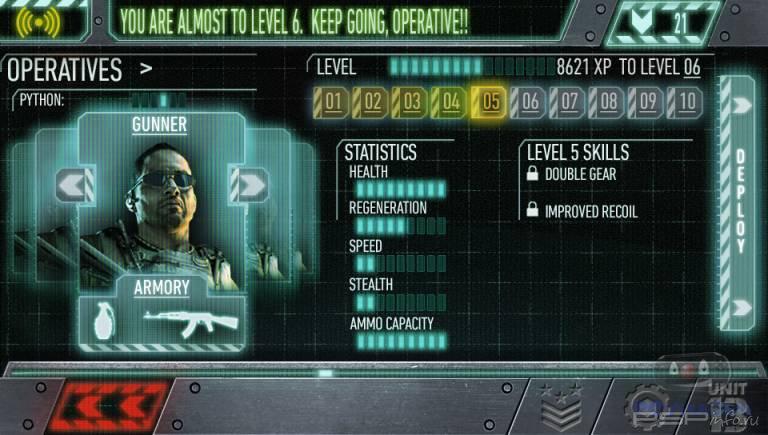Select locked level 07 tile
This screenshot has height=435, width=768.
point(568,101)
